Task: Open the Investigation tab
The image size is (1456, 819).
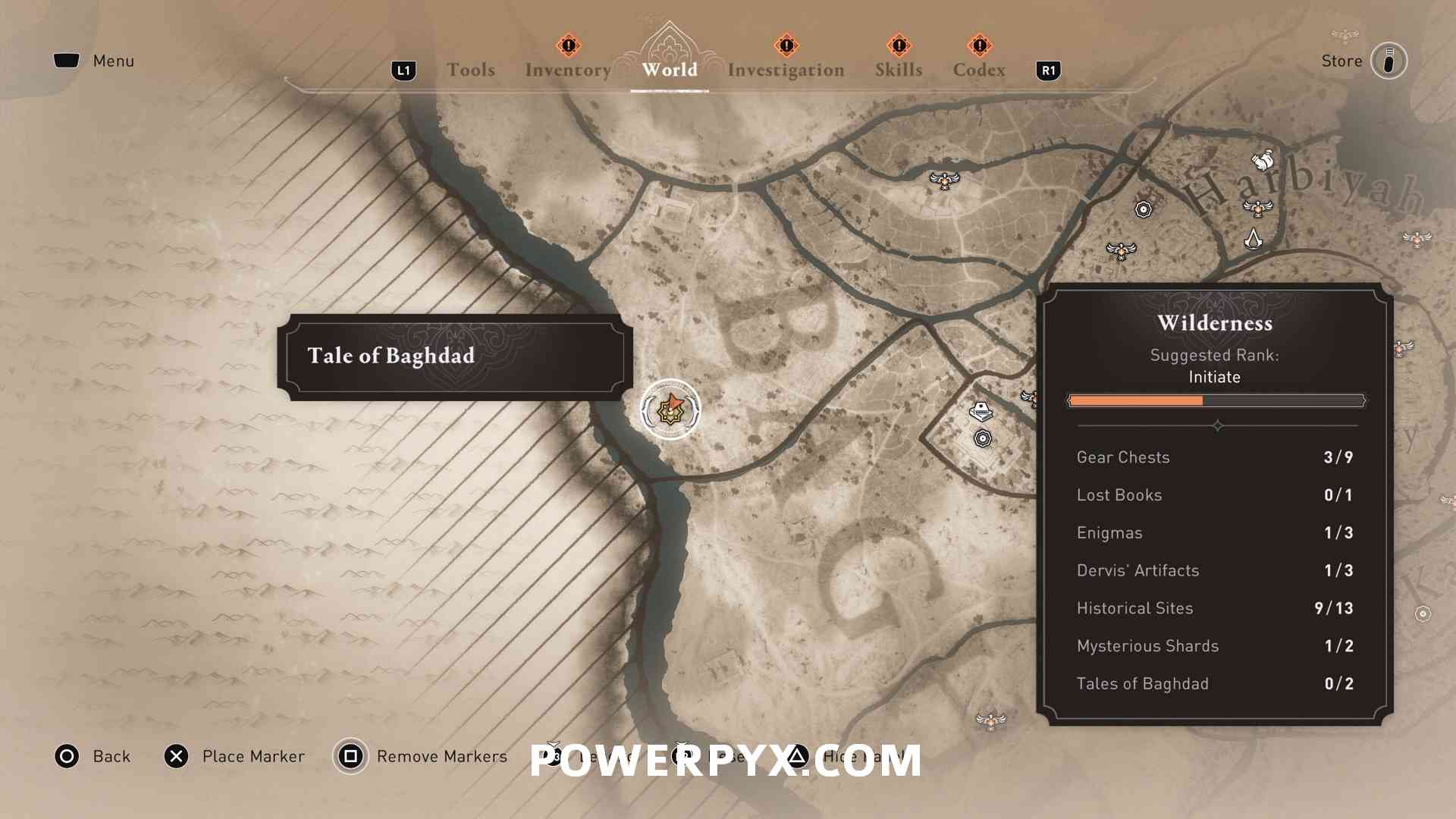Action: tap(786, 70)
